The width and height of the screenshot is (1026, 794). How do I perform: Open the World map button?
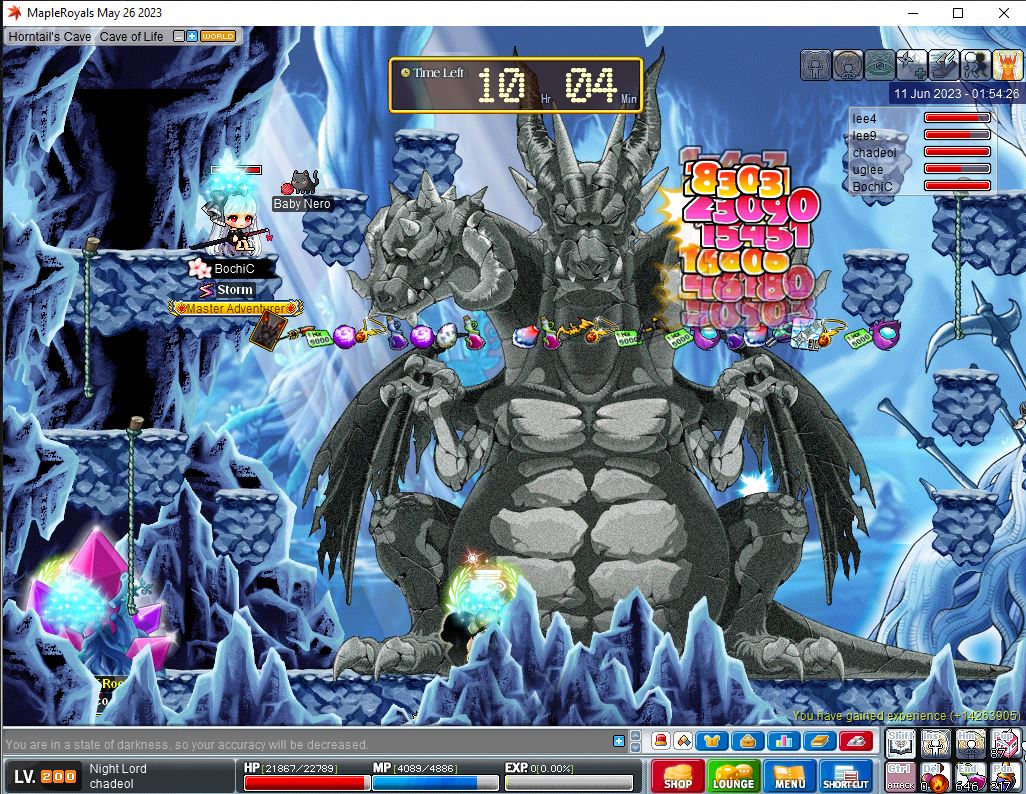[x=218, y=36]
